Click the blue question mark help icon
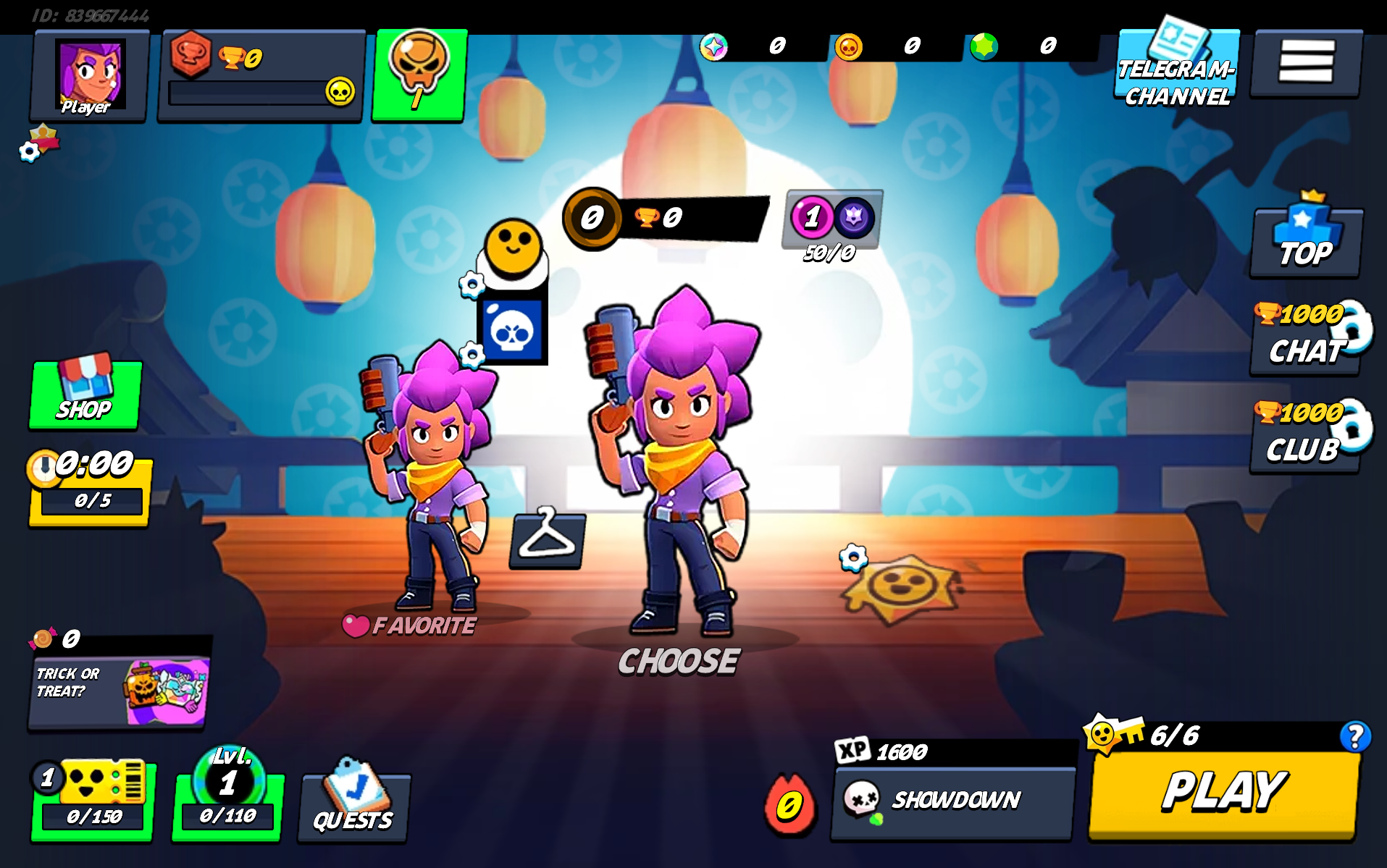This screenshot has height=868, width=1387. point(1354,737)
